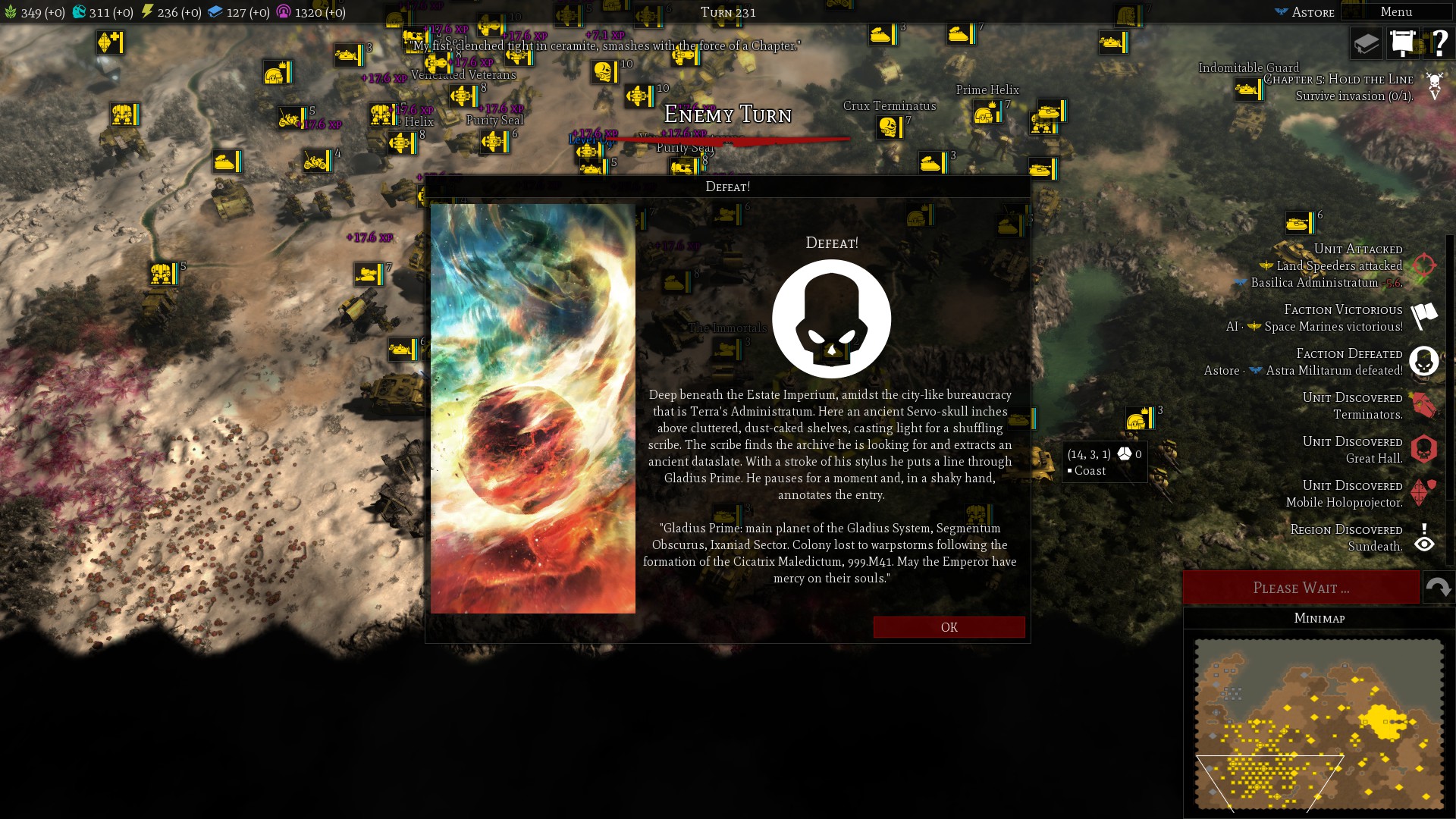This screenshot has height=819, width=1456.
Task: Click the Astore faction name
Action: point(1315,12)
